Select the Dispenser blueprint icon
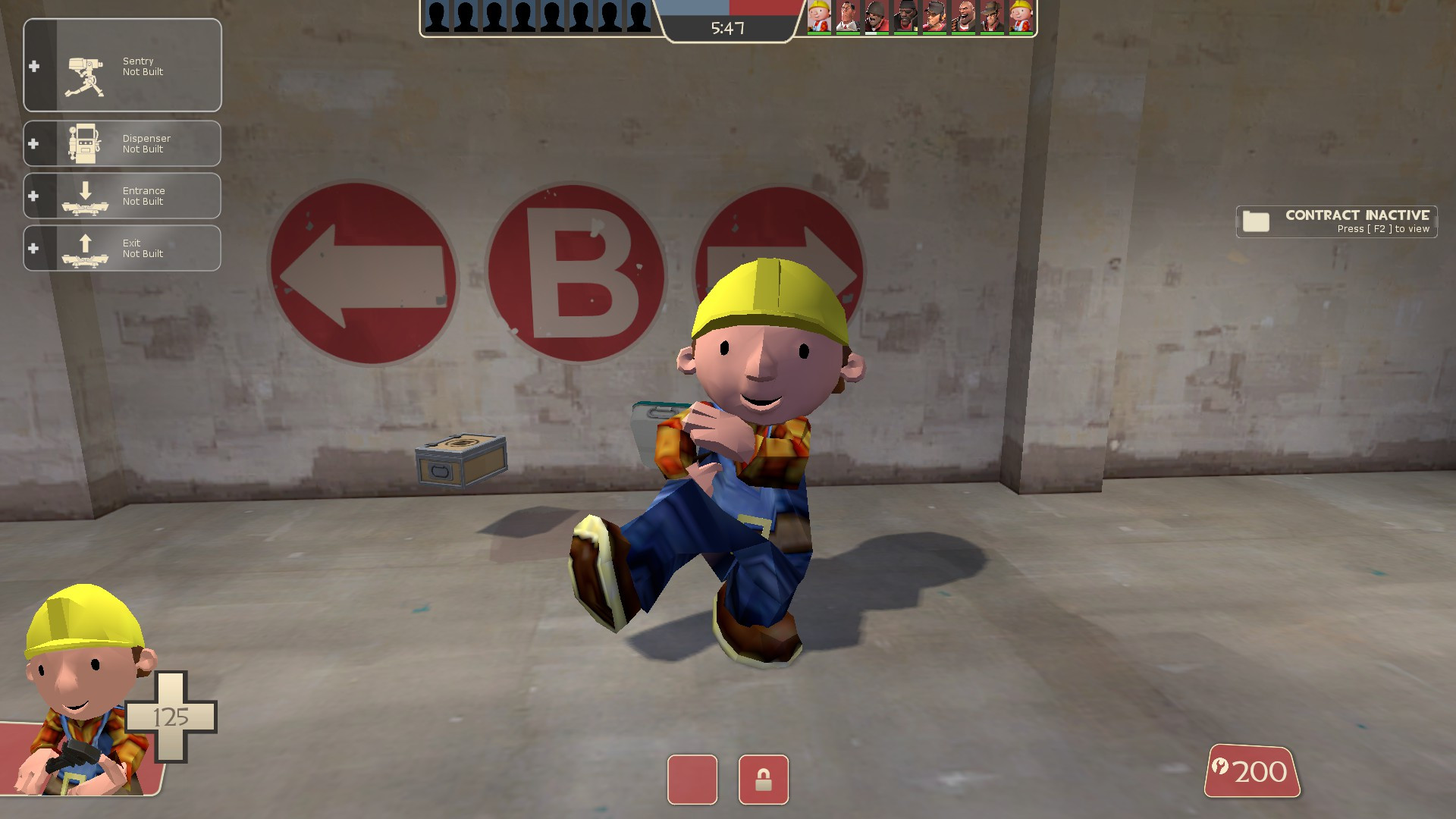 click(x=86, y=143)
